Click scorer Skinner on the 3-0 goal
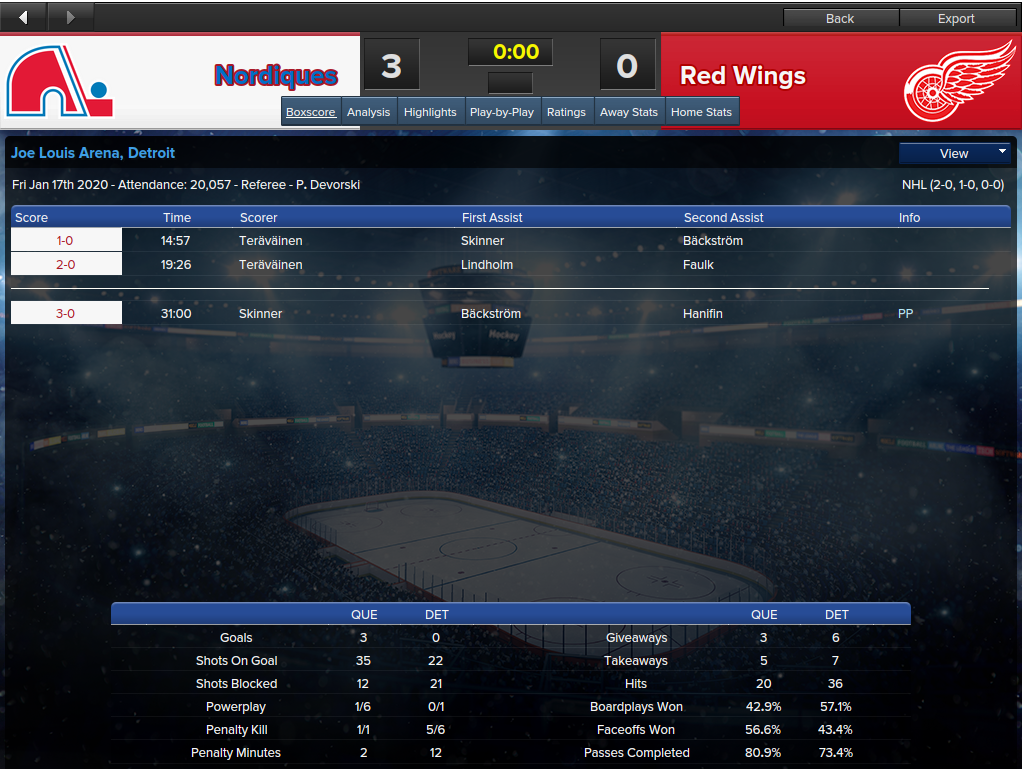This screenshot has height=769, width=1022. tap(261, 314)
